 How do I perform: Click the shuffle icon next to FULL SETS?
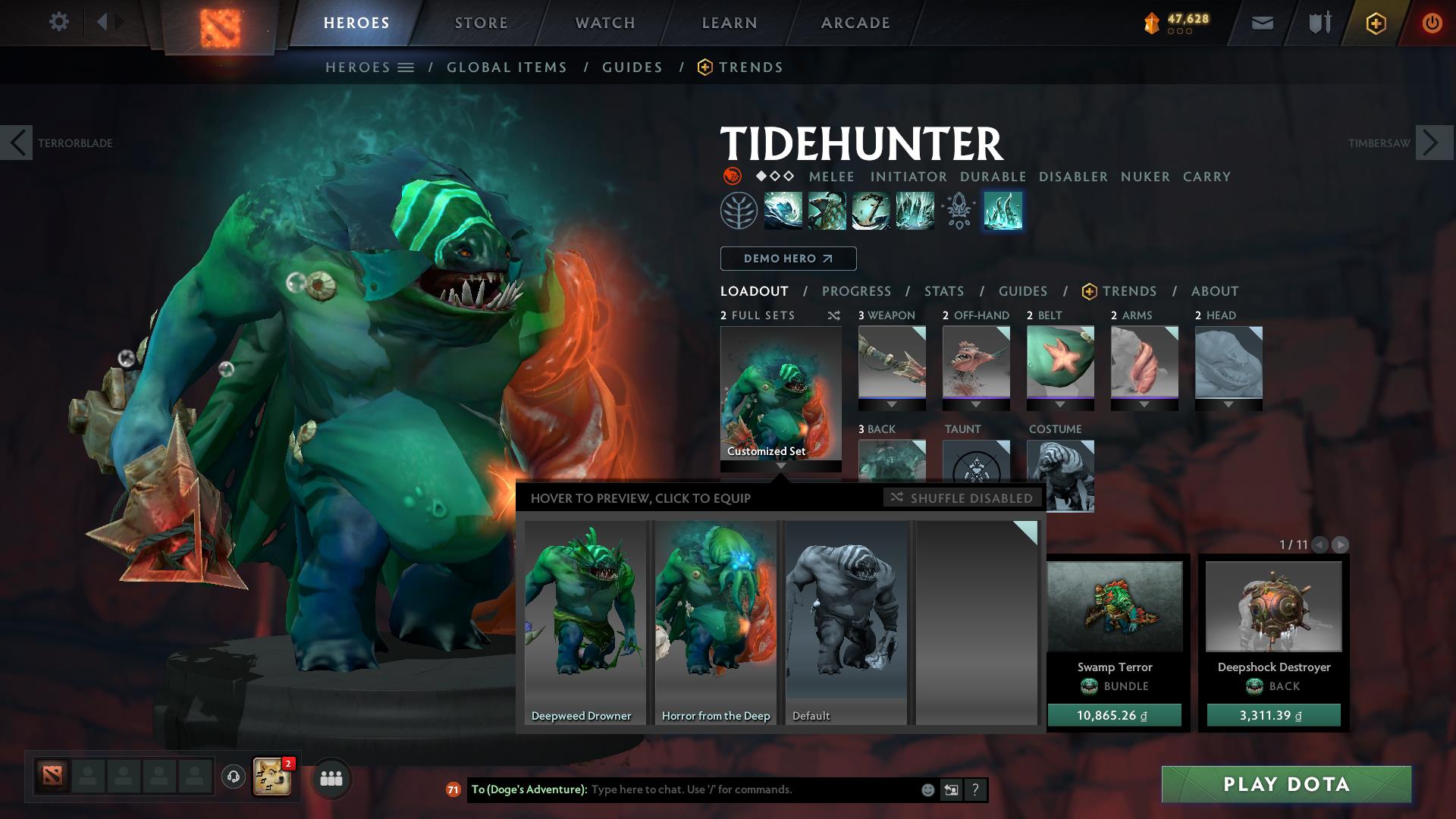(x=833, y=315)
